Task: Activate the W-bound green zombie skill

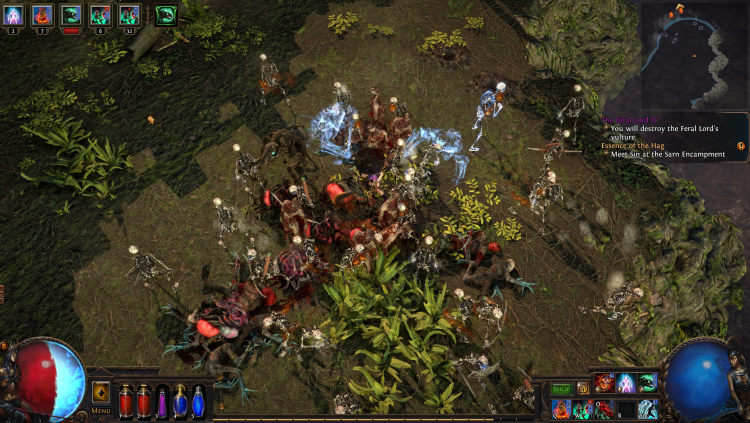Action: click(581, 408)
